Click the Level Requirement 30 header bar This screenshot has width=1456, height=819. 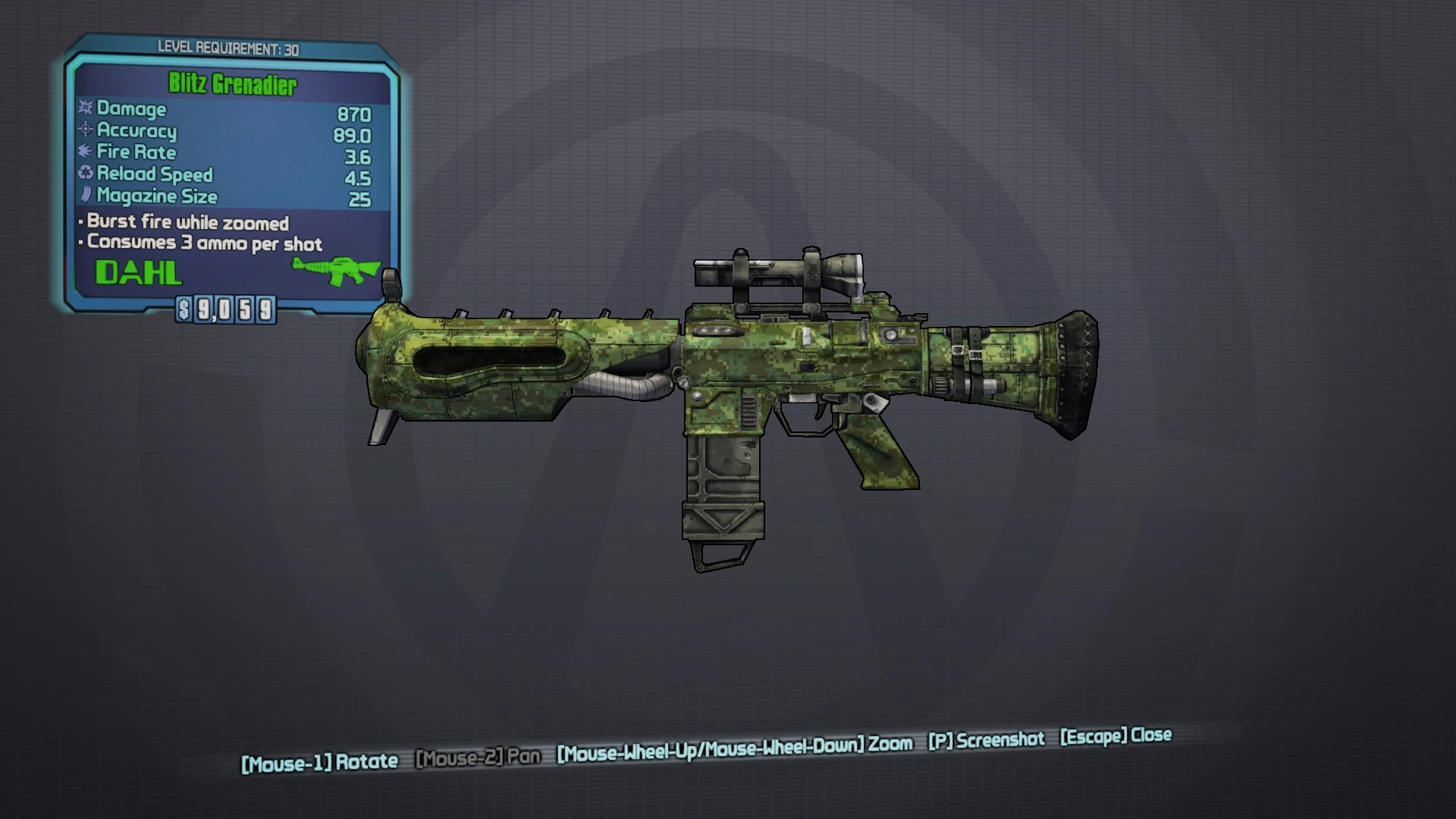pos(227,48)
